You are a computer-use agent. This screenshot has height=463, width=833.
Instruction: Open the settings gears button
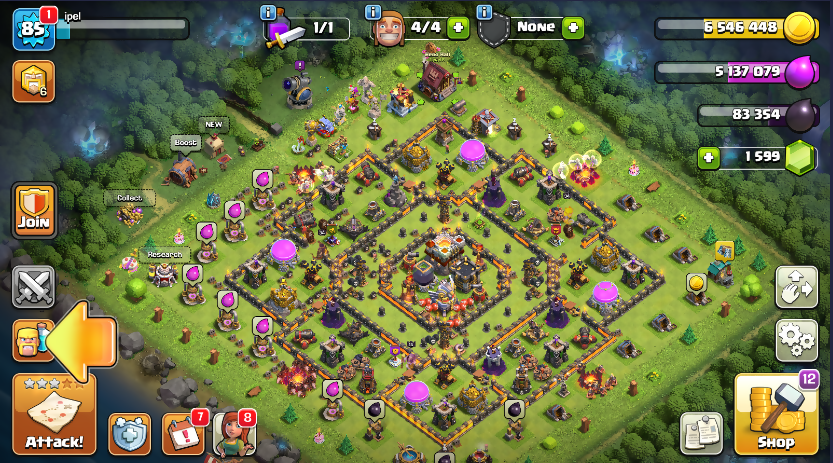[796, 339]
